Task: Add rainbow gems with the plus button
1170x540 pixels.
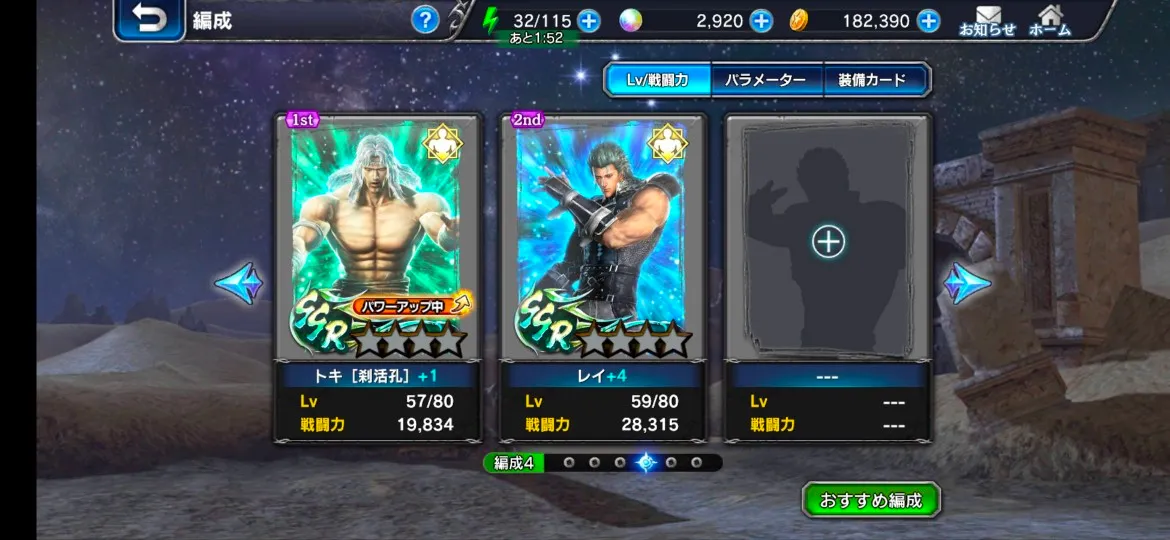Action: coord(761,20)
